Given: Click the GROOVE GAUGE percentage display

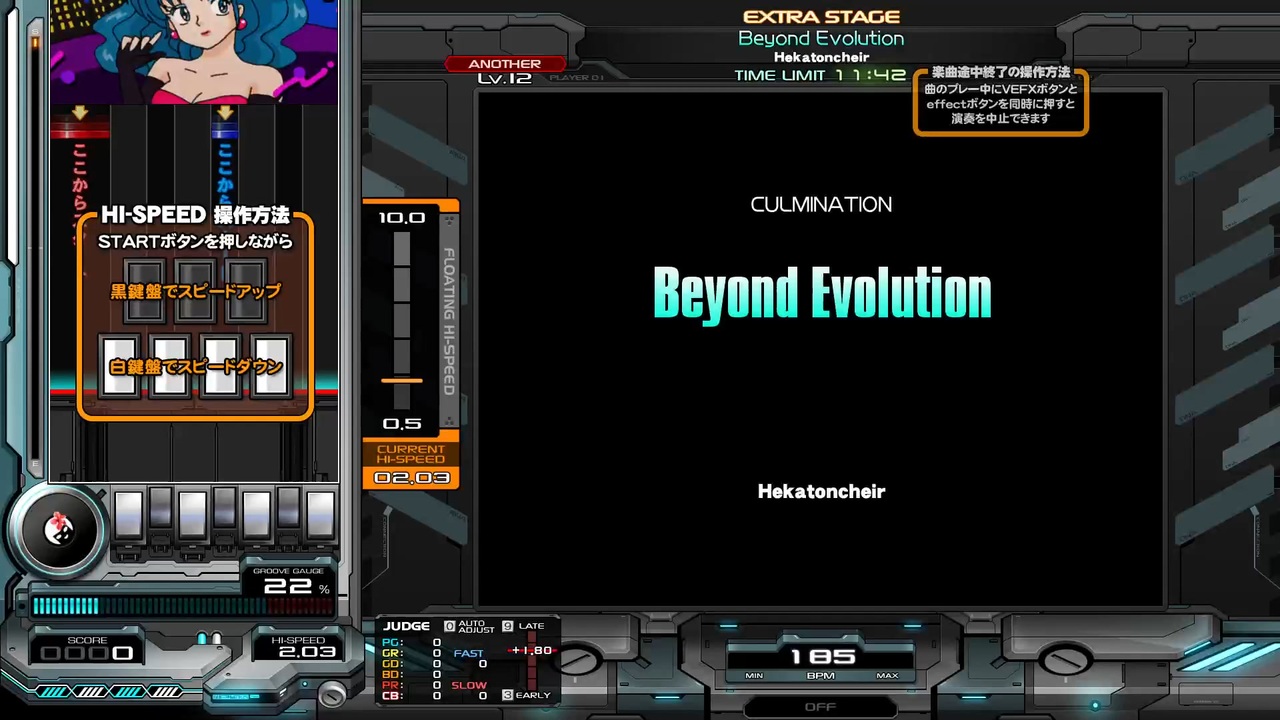Looking at the screenshot, I should pyautogui.click(x=293, y=586).
